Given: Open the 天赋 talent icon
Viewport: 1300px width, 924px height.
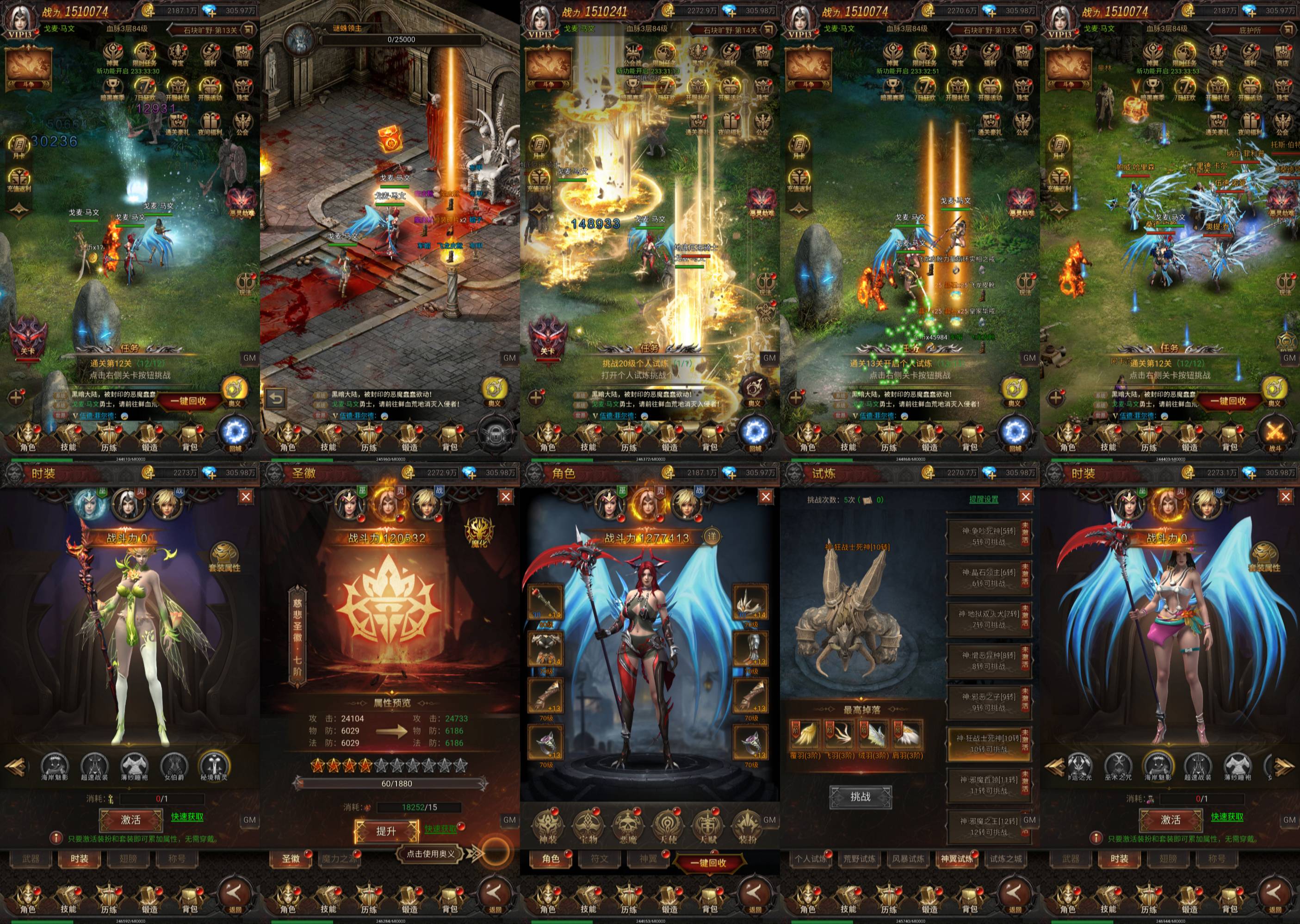Looking at the screenshot, I should pos(708,826).
